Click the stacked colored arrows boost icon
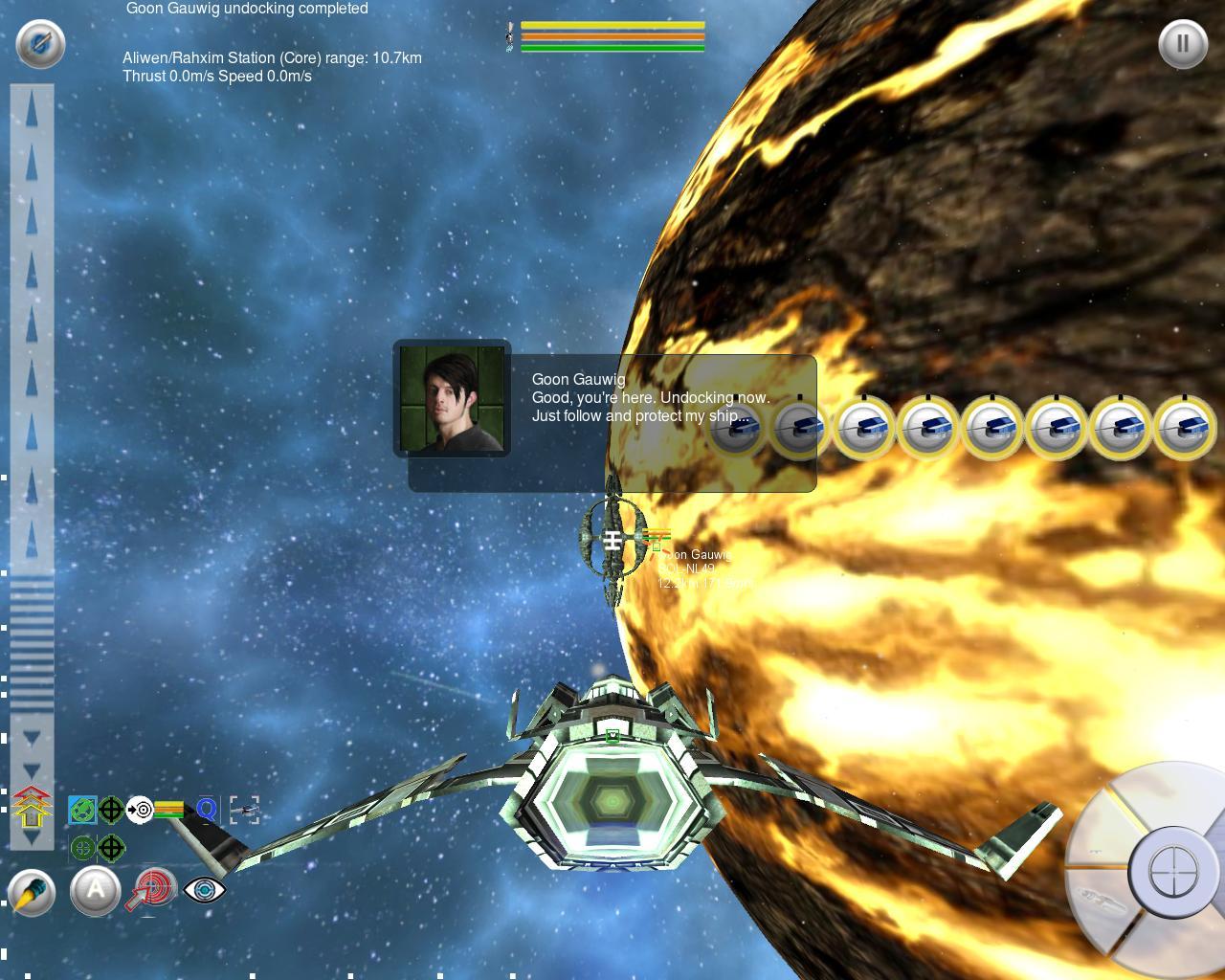 32,807
